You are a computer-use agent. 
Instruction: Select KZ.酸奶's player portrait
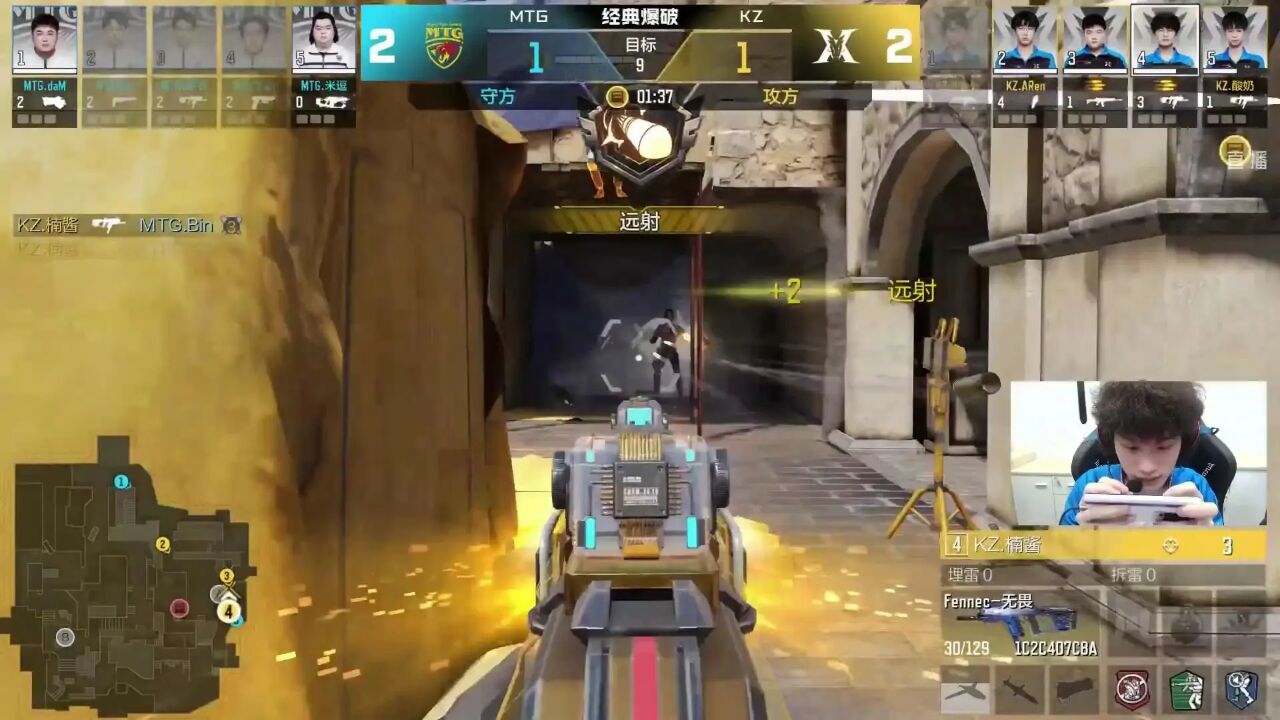[1234, 40]
